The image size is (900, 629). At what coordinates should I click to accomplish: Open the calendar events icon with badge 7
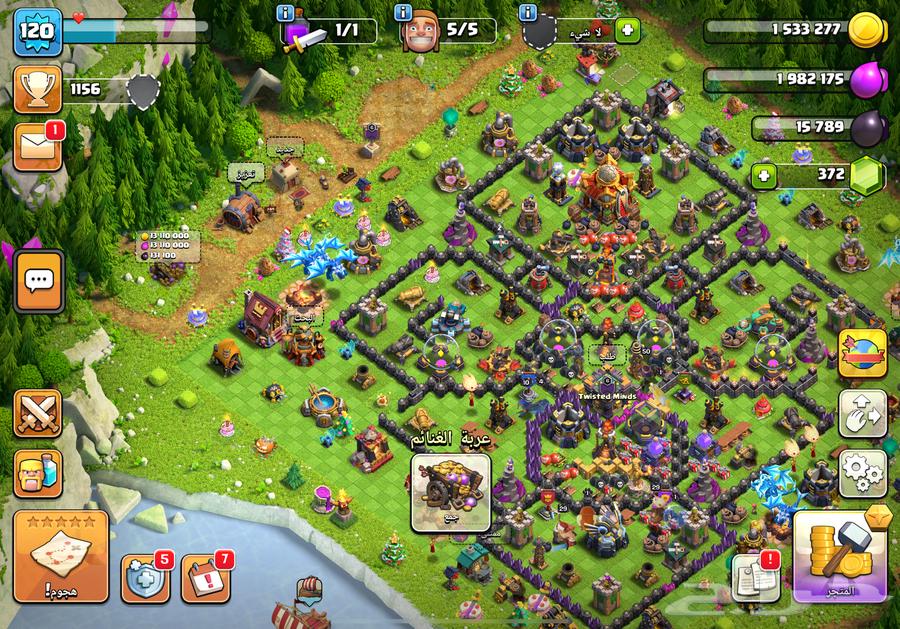[206, 577]
